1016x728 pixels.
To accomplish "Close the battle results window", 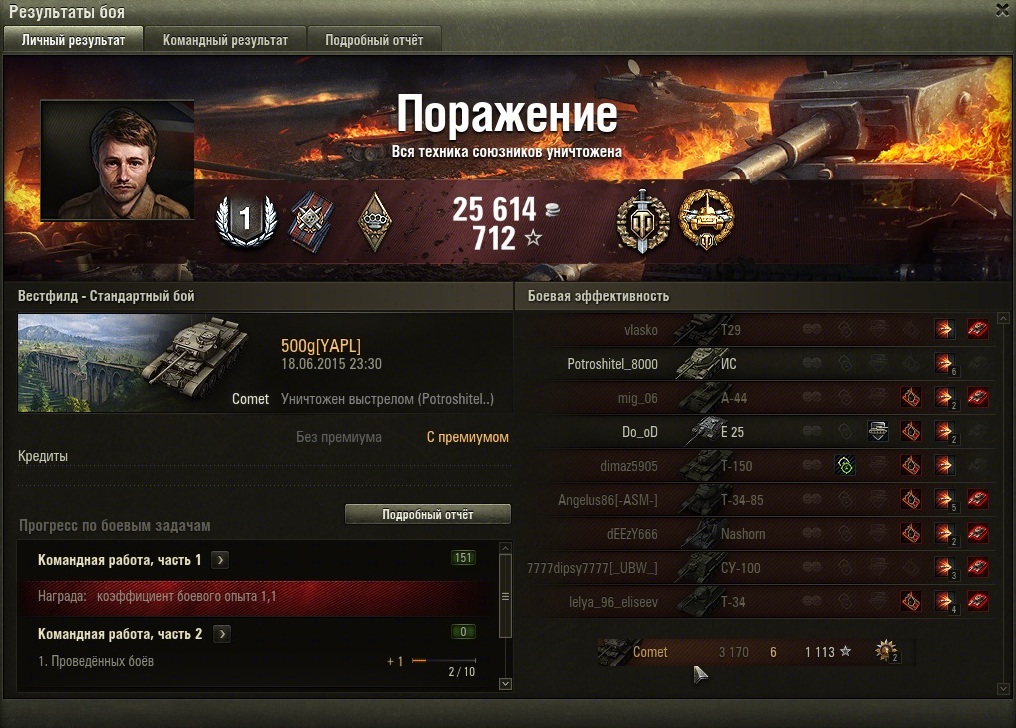I will tap(1002, 10).
